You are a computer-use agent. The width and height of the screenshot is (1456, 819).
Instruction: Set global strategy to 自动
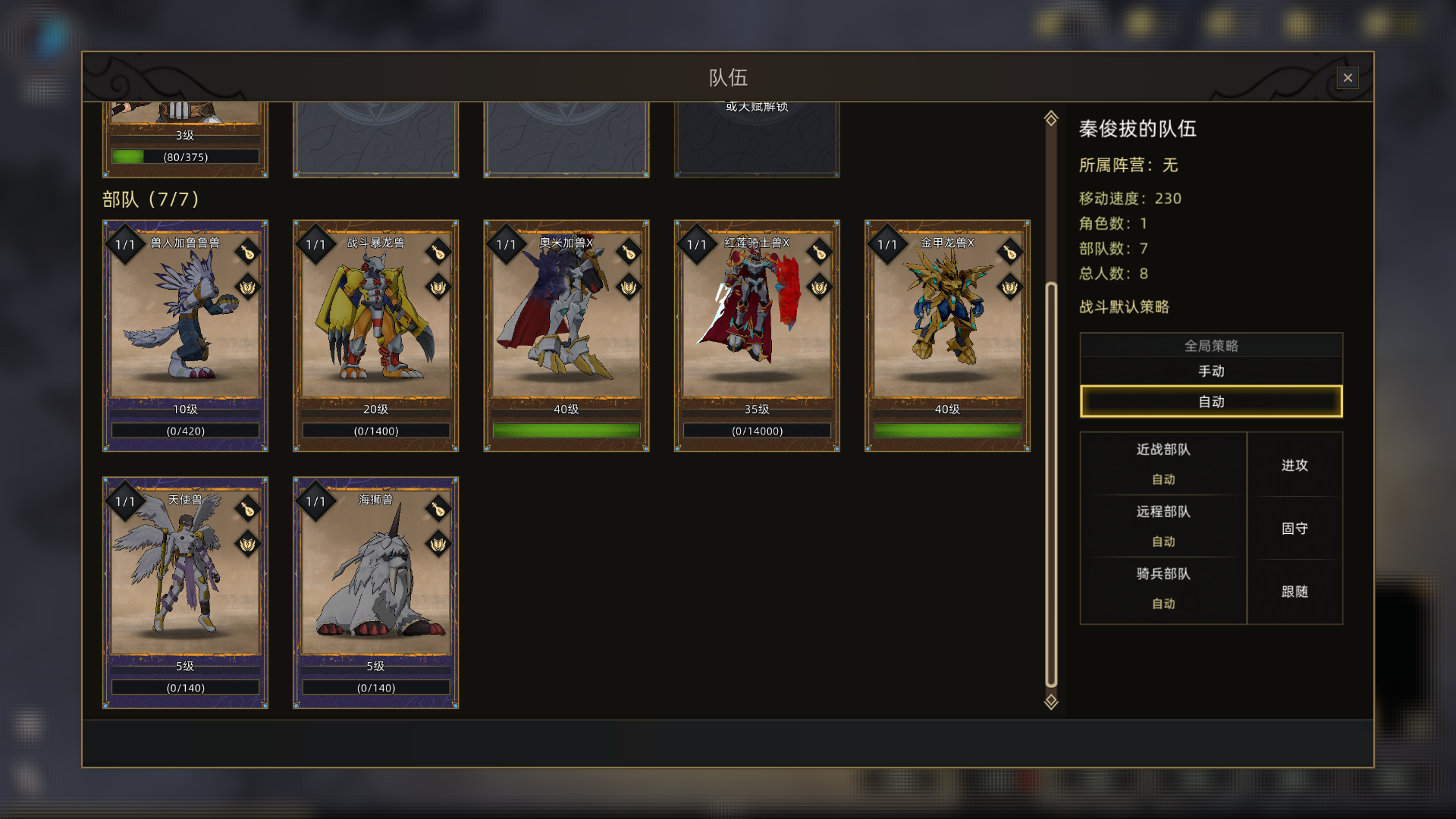(x=1210, y=401)
